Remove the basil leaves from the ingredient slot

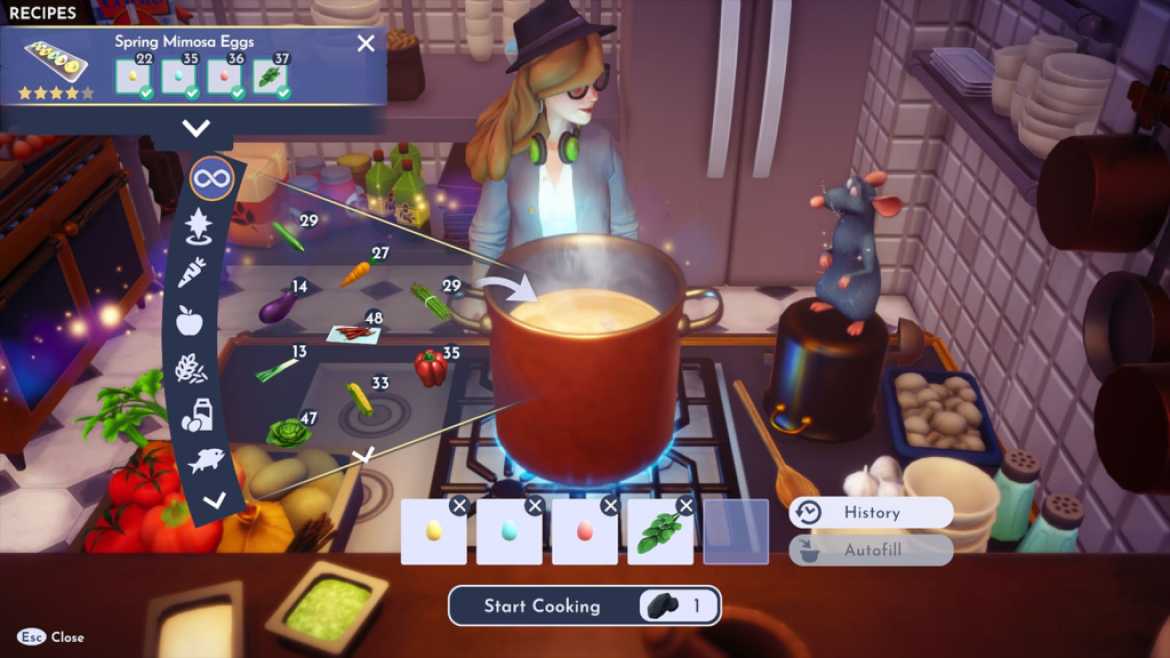pyautogui.click(x=685, y=506)
